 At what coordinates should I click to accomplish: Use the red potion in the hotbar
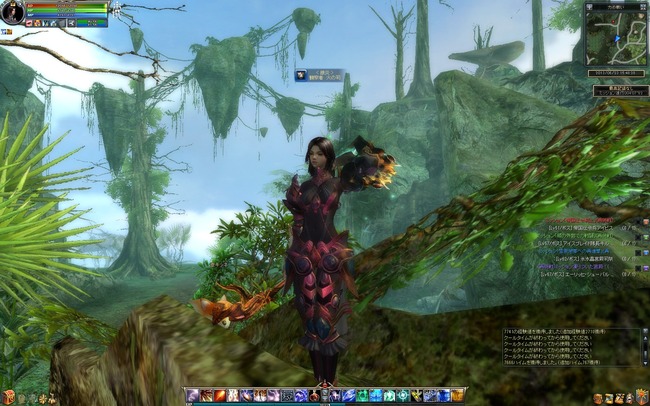(314, 396)
